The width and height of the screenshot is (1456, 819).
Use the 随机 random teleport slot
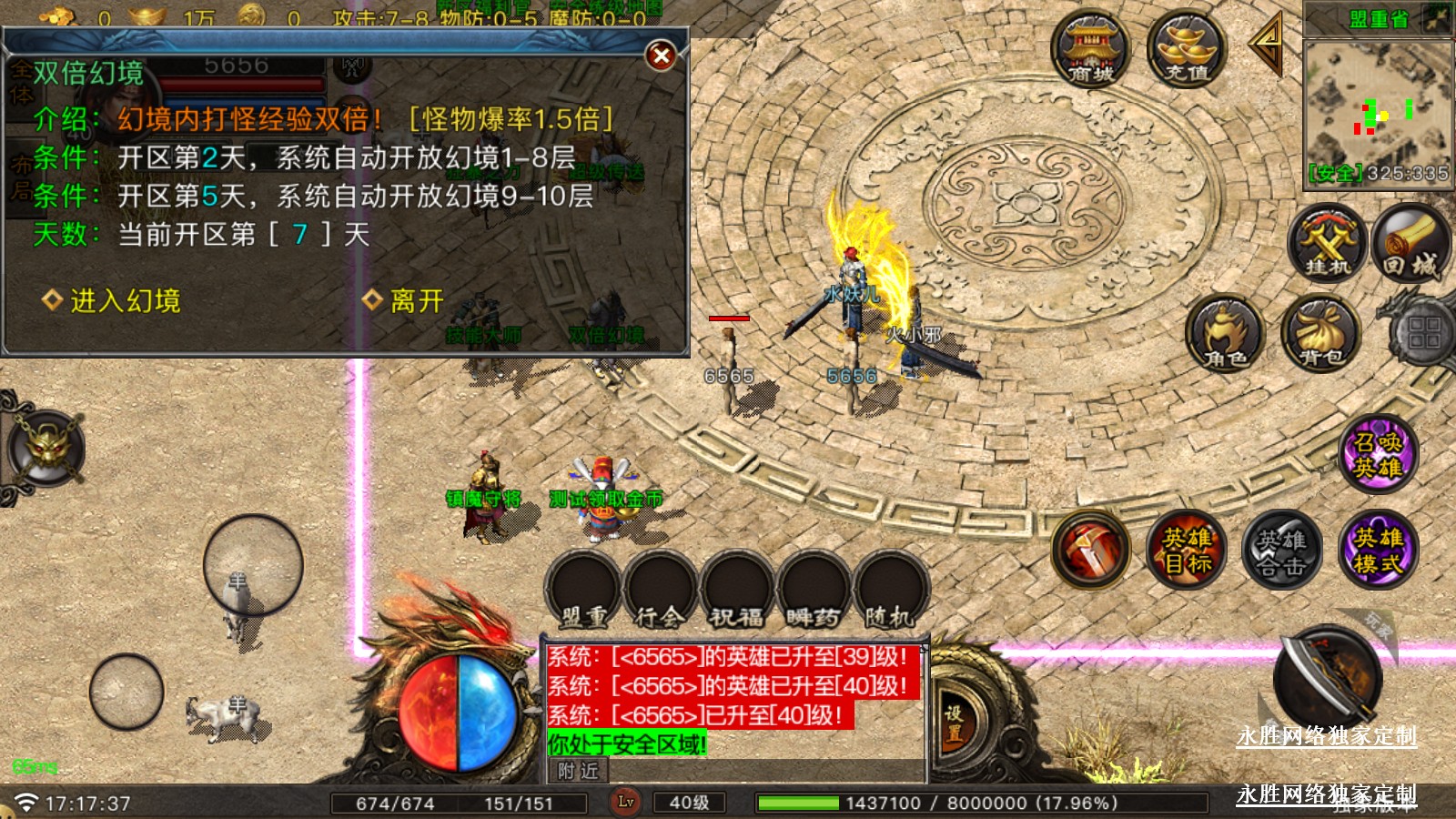tap(889, 590)
